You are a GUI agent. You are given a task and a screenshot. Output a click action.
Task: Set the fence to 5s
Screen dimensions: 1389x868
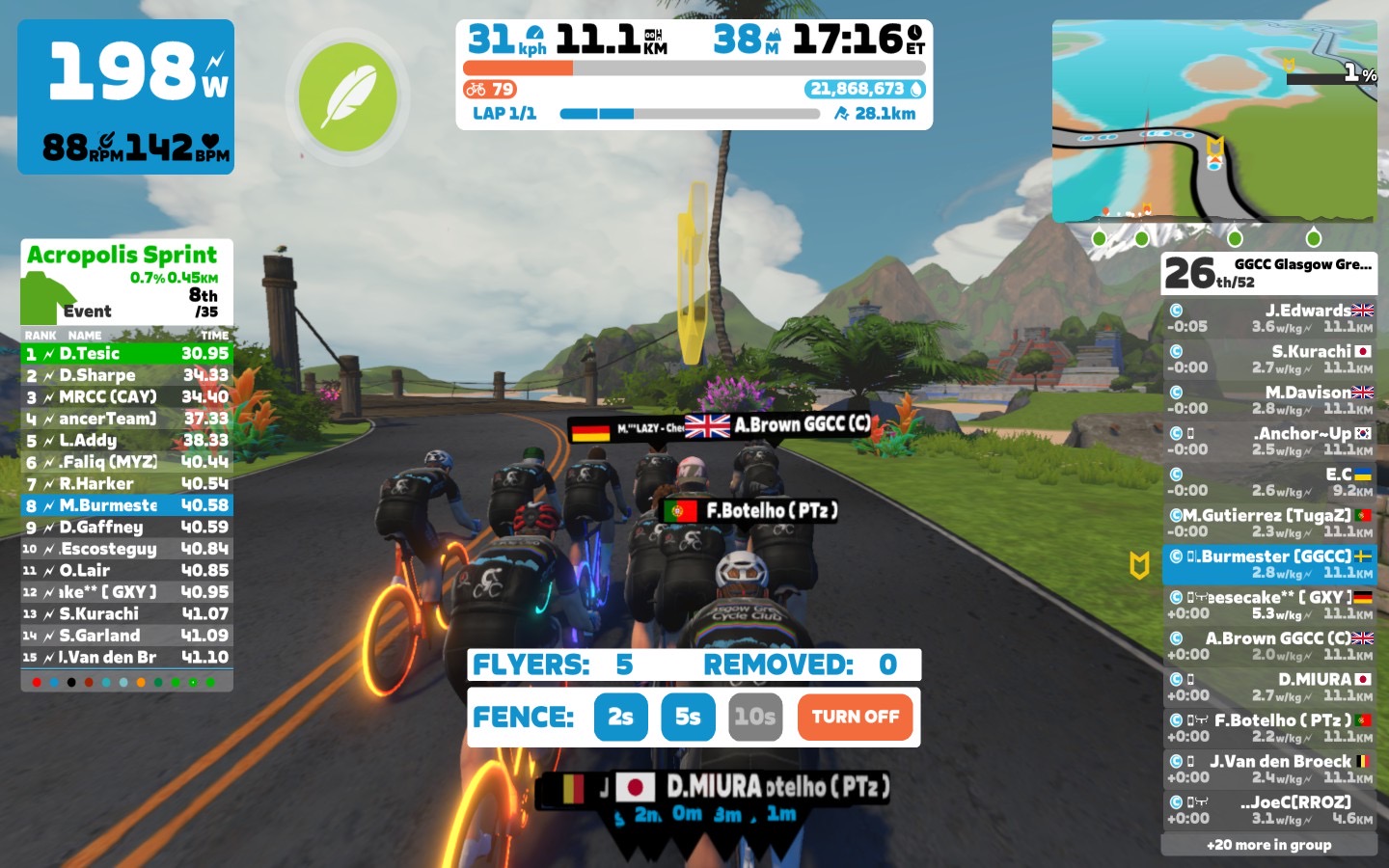688,717
